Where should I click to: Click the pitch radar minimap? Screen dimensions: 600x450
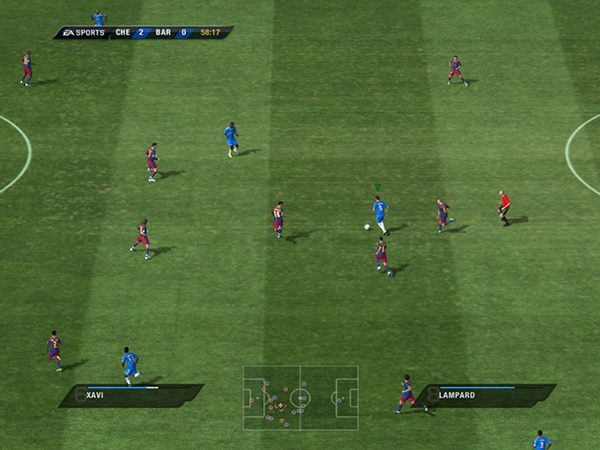[300, 397]
